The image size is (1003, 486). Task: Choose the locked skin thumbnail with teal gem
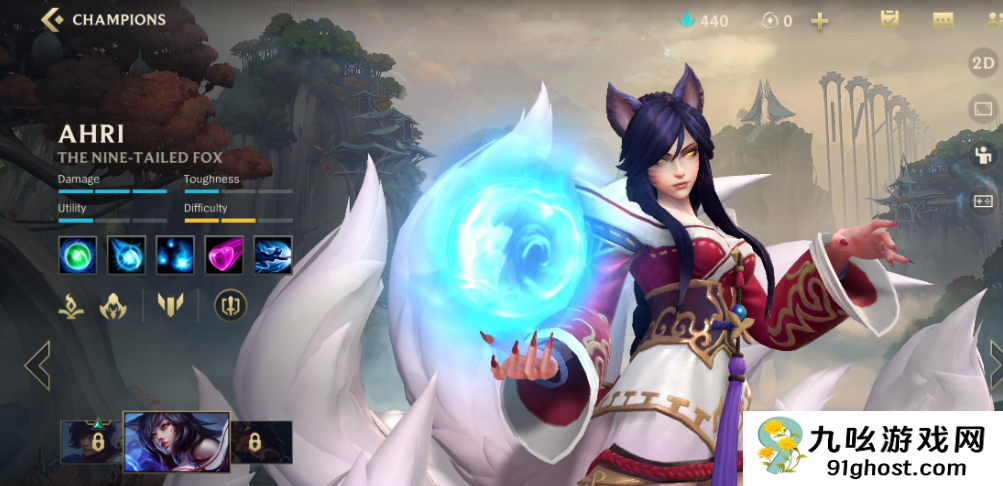tap(90, 441)
